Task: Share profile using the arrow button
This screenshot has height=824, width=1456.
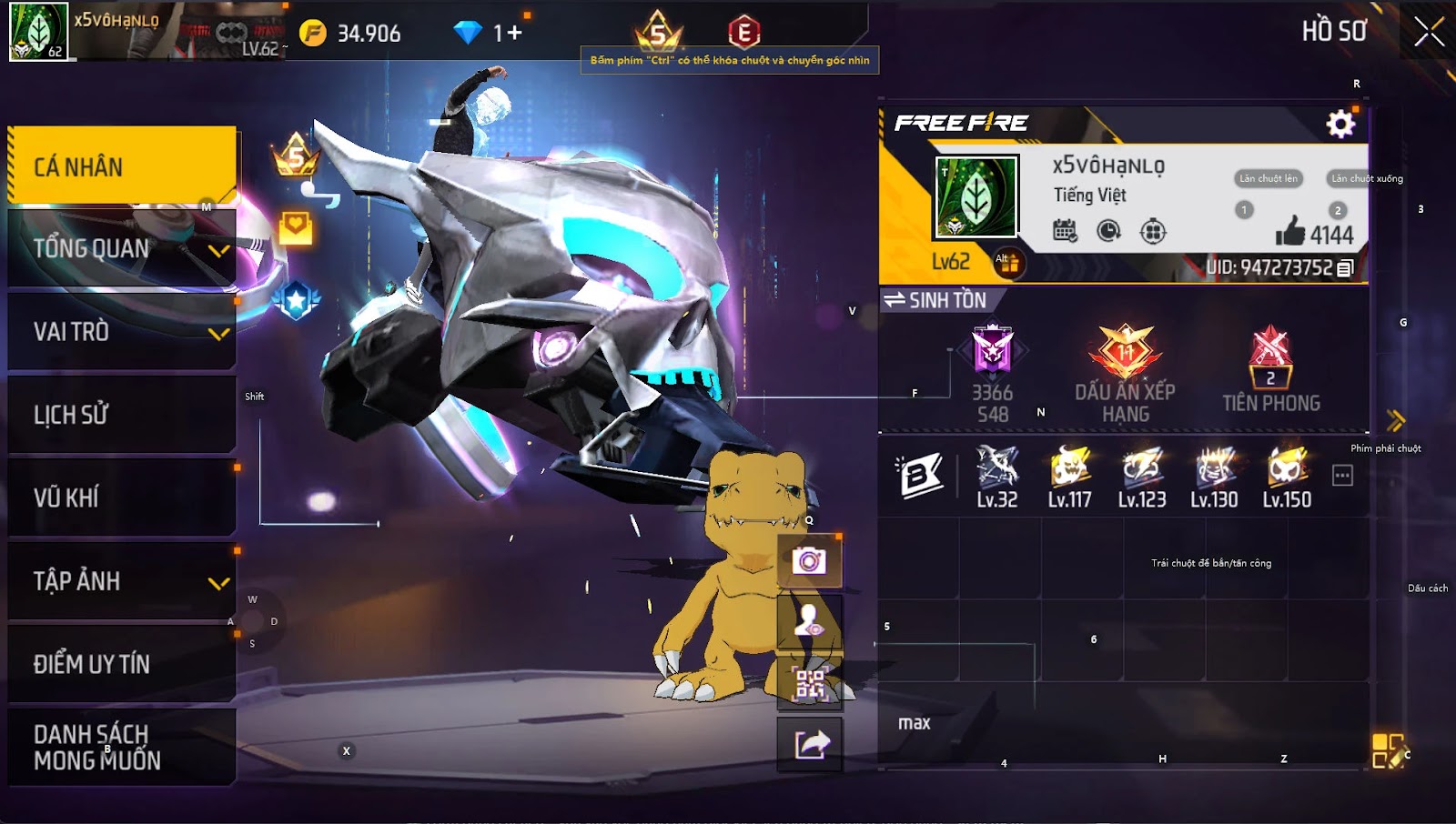Action: [809, 744]
